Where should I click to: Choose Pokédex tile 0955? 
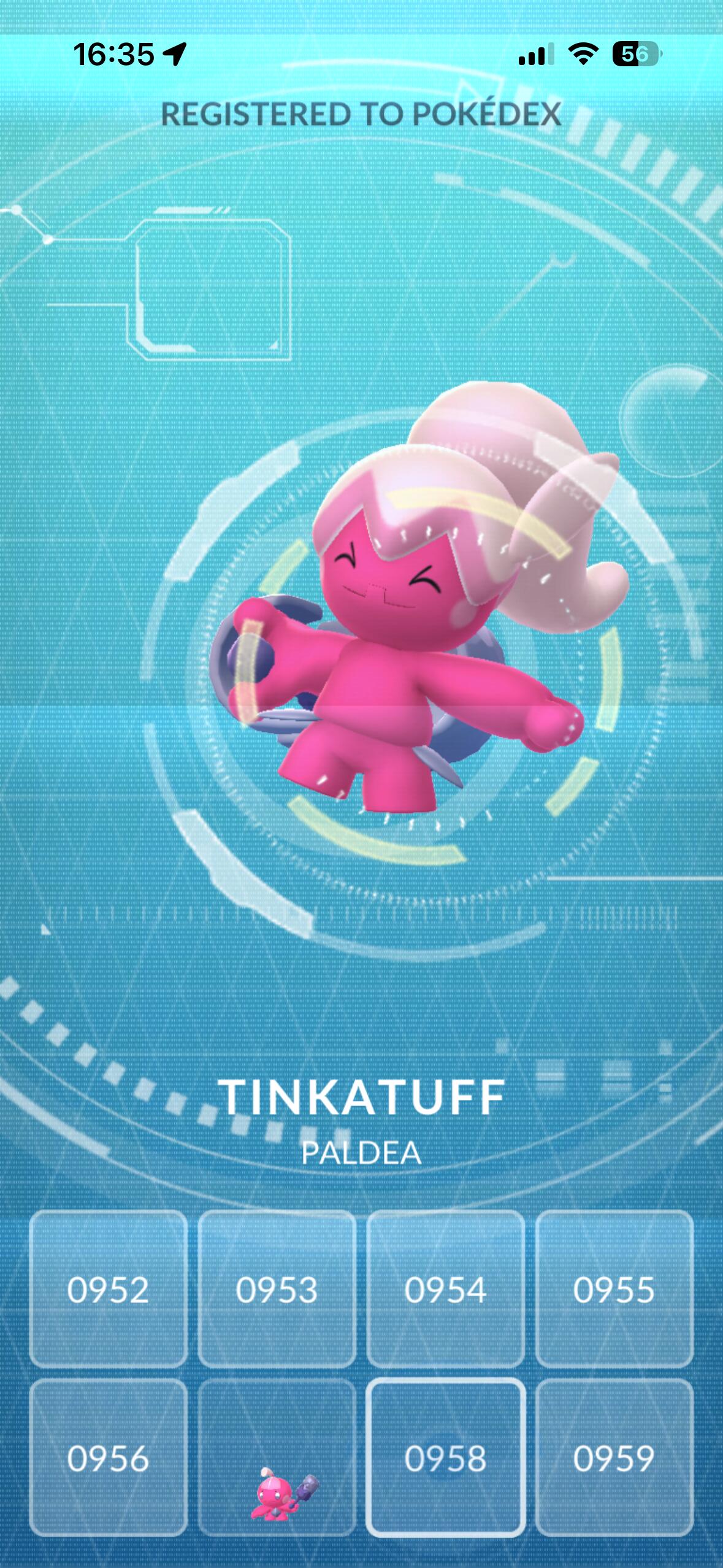click(x=614, y=1289)
